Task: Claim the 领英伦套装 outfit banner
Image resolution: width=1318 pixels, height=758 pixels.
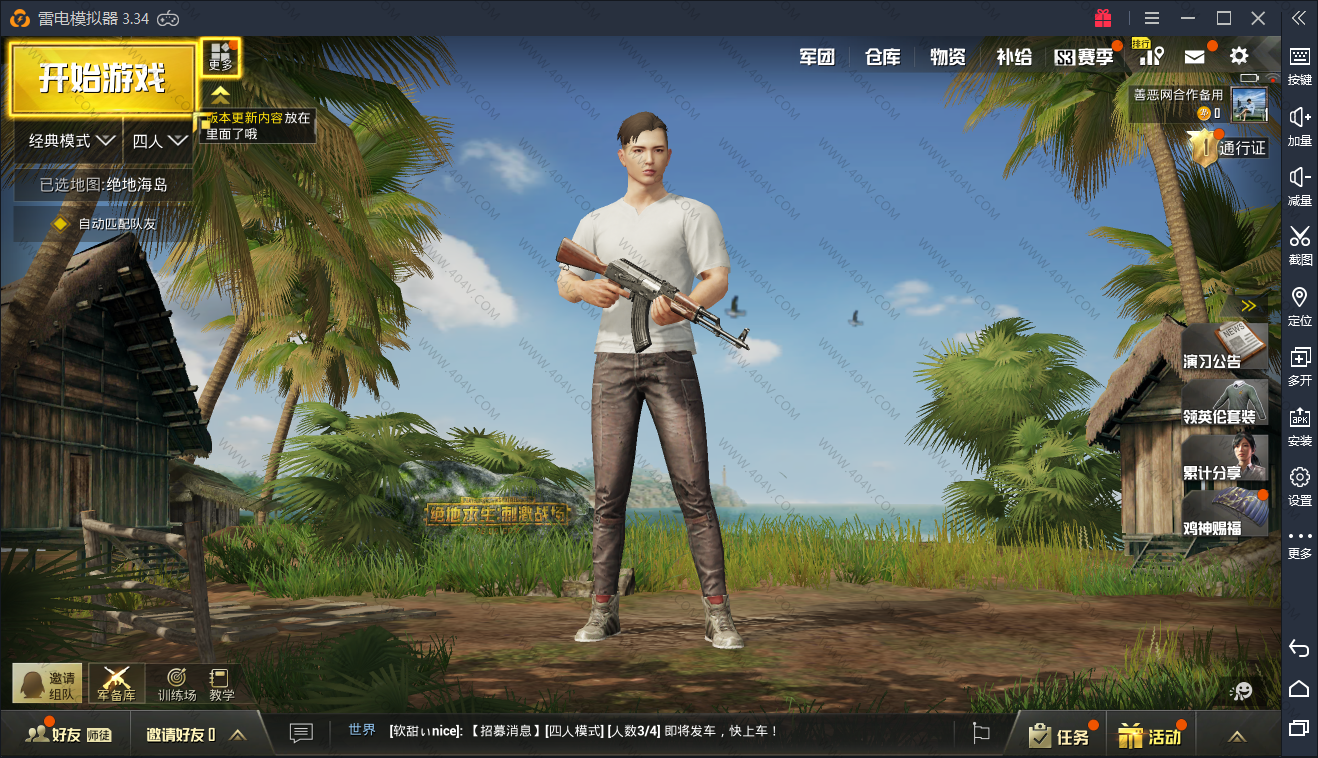Action: [x=1224, y=403]
